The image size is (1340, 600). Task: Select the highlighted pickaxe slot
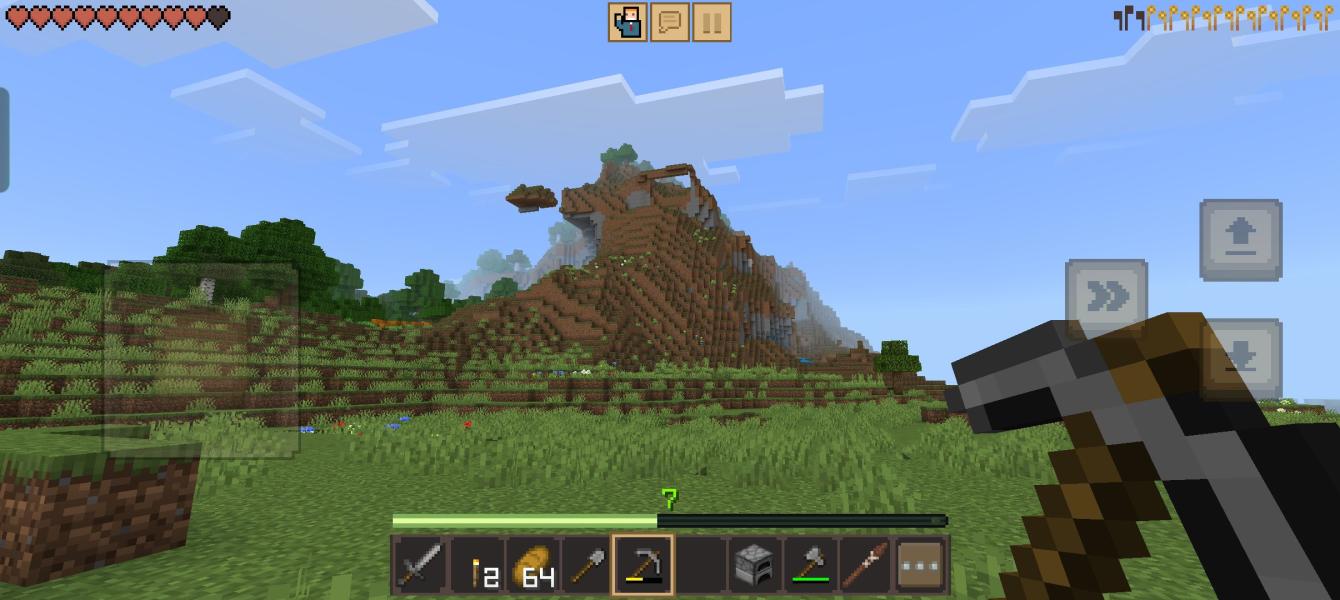point(643,565)
